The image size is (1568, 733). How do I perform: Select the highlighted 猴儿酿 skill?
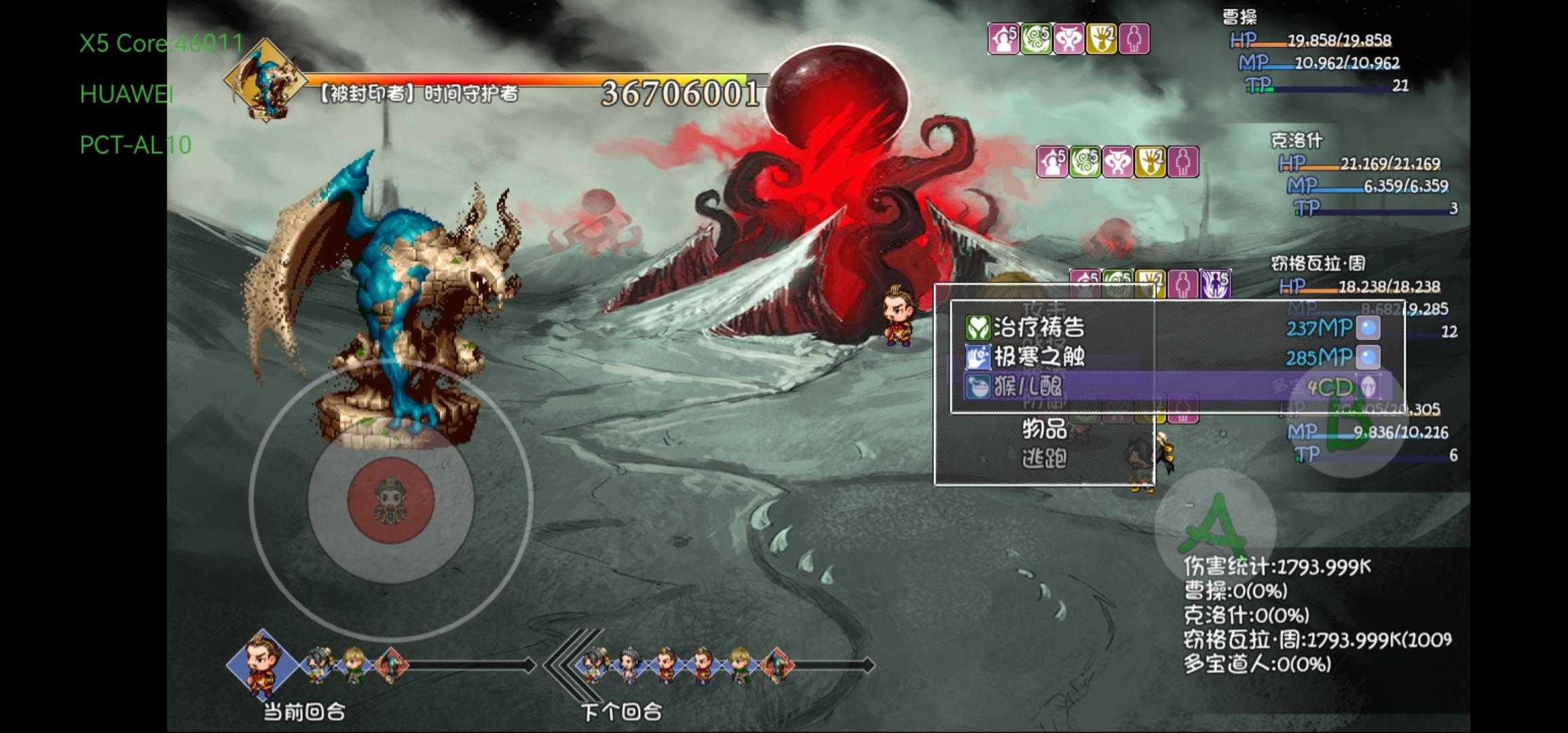[x=1028, y=387]
